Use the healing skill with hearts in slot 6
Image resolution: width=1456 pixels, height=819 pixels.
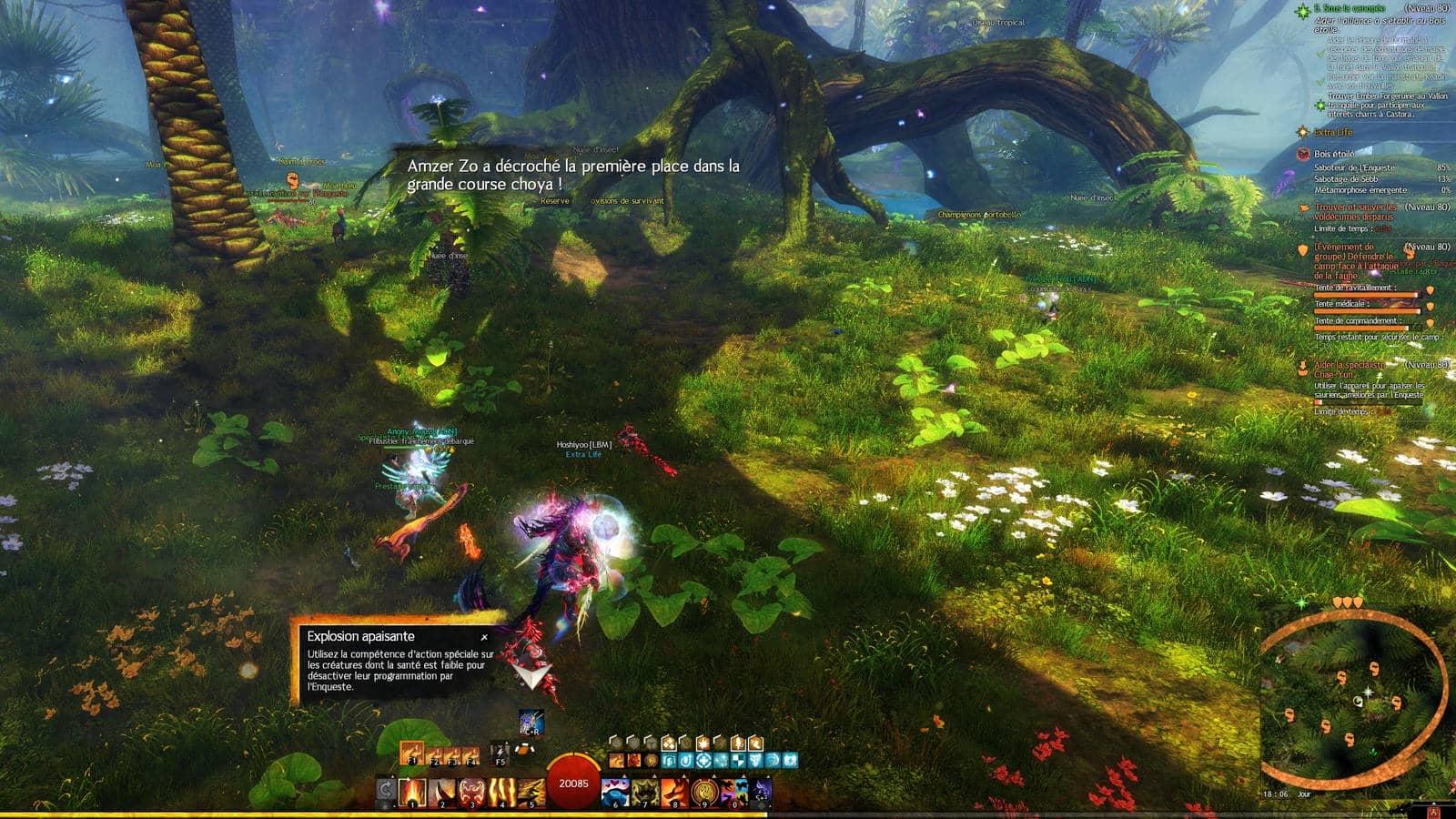click(616, 792)
